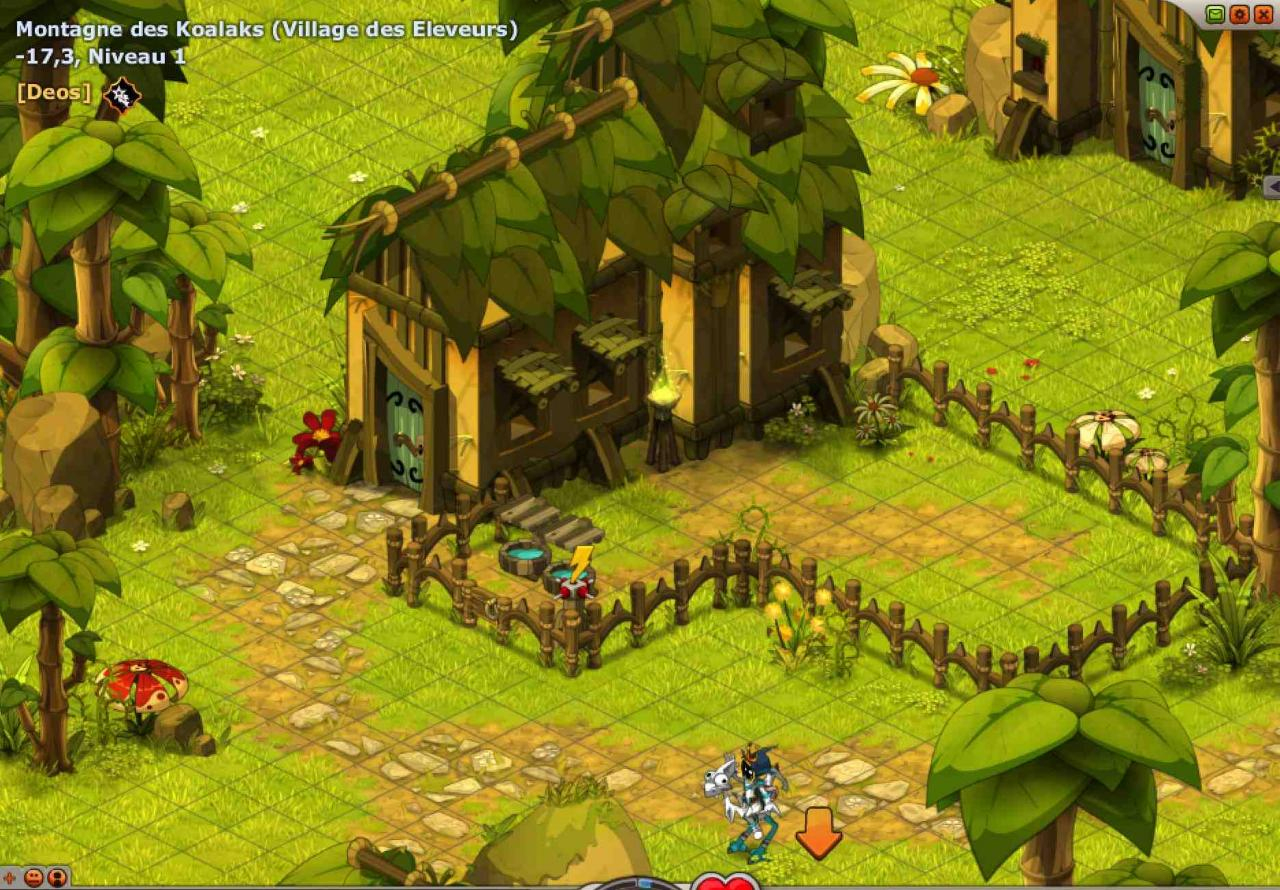The image size is (1280, 890).
Task: Open the green envelope messages button
Action: pos(1215,14)
